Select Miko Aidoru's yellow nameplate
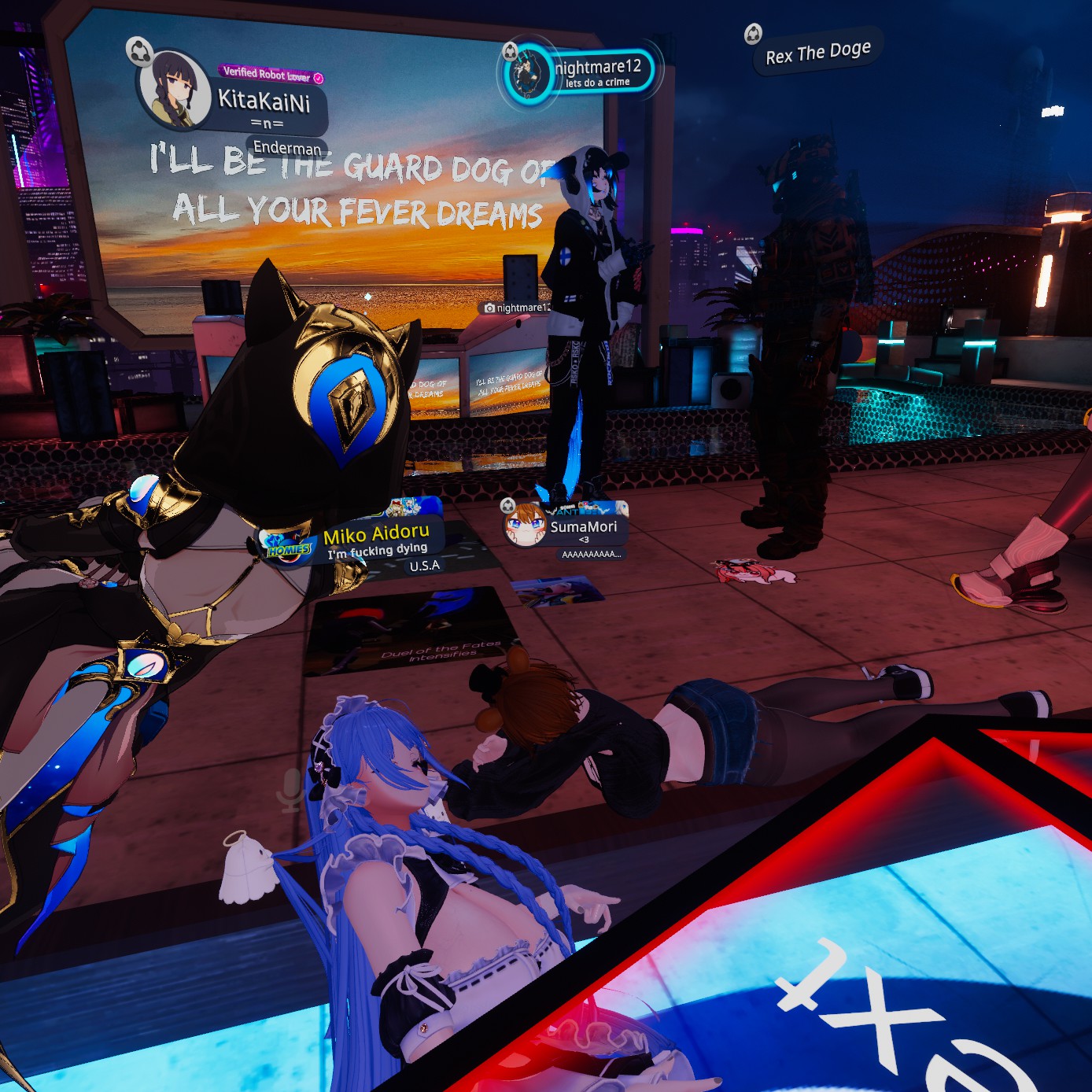1092x1092 pixels. [376, 535]
